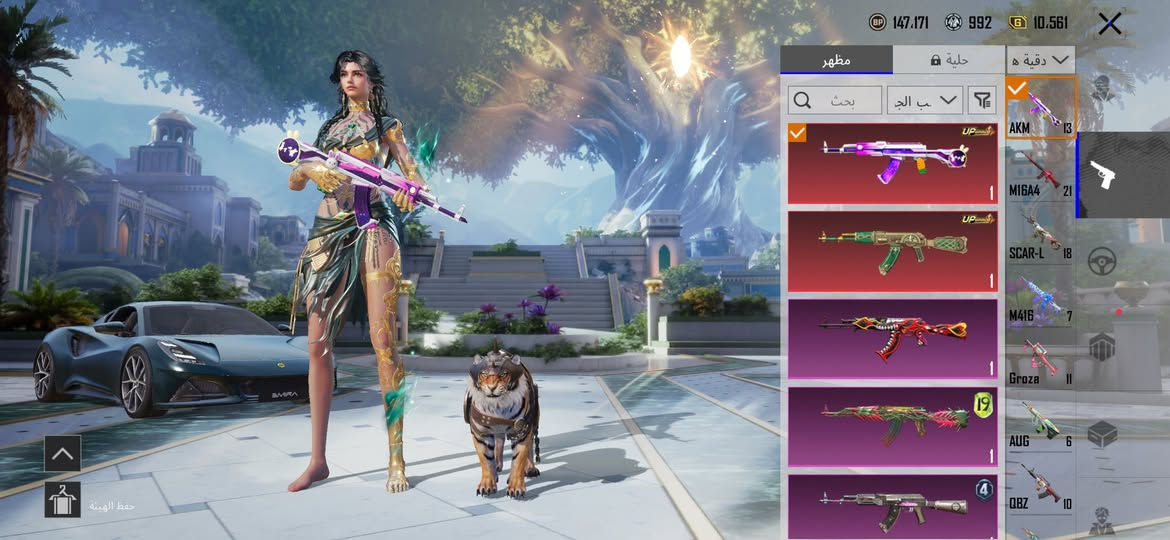Choose the green and gold AKM skin
This screenshot has width=1170, height=540.
tap(892, 251)
